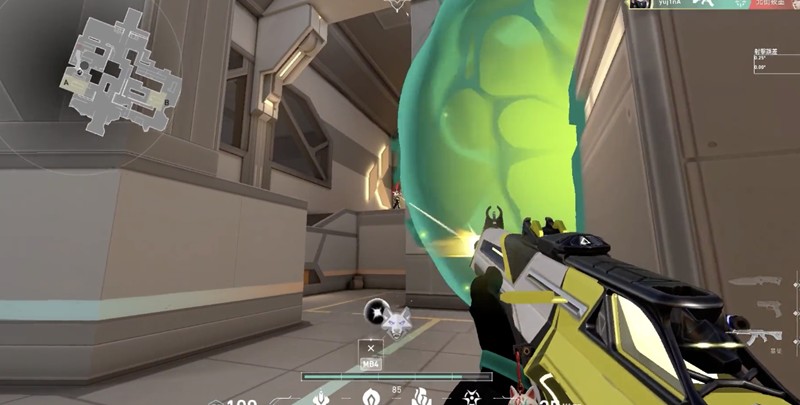Click the minimap in the corner
The image size is (800, 405).
point(121,68)
